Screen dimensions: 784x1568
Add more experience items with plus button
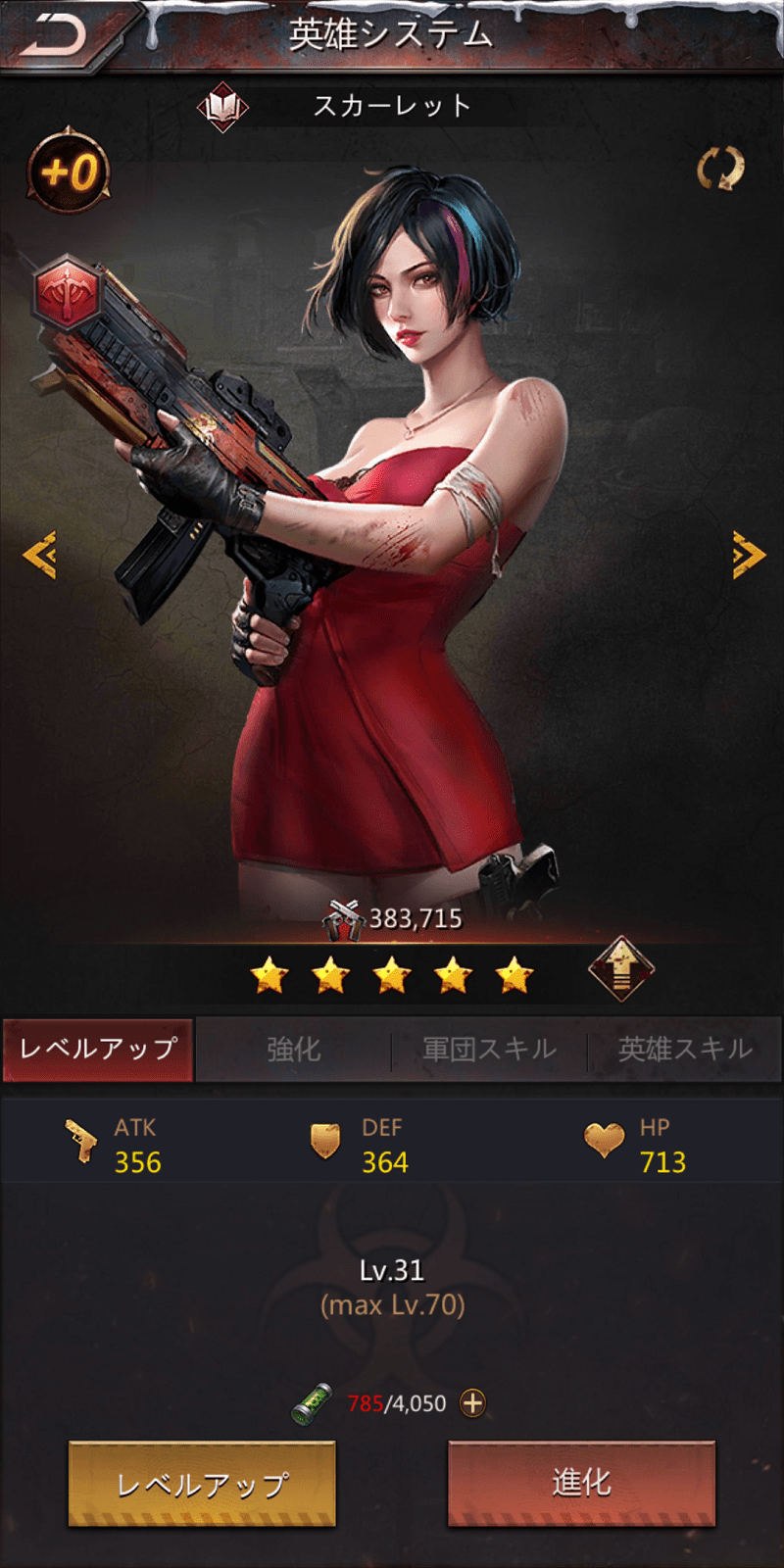click(472, 1403)
